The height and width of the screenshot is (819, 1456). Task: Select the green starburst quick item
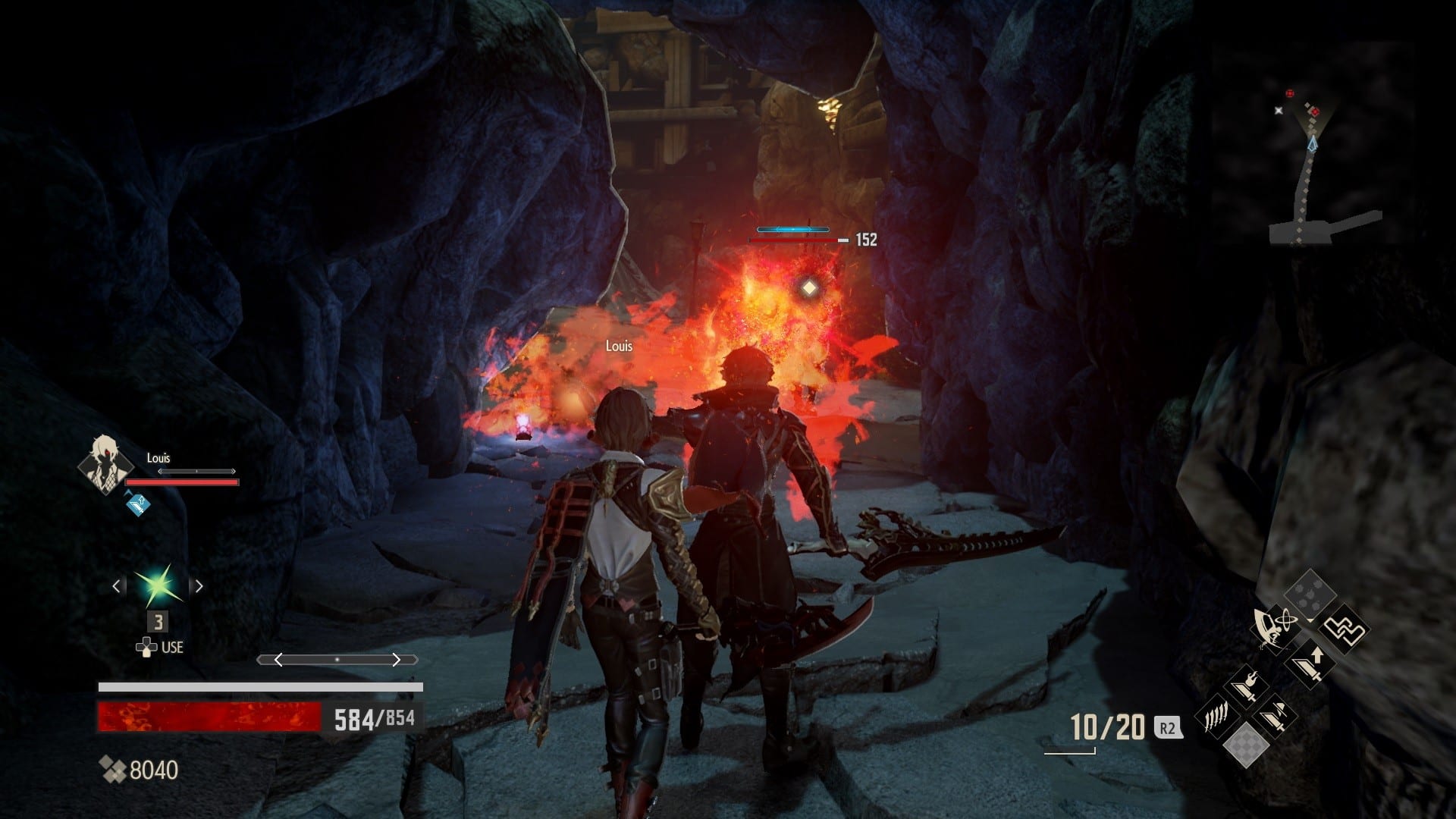158,585
